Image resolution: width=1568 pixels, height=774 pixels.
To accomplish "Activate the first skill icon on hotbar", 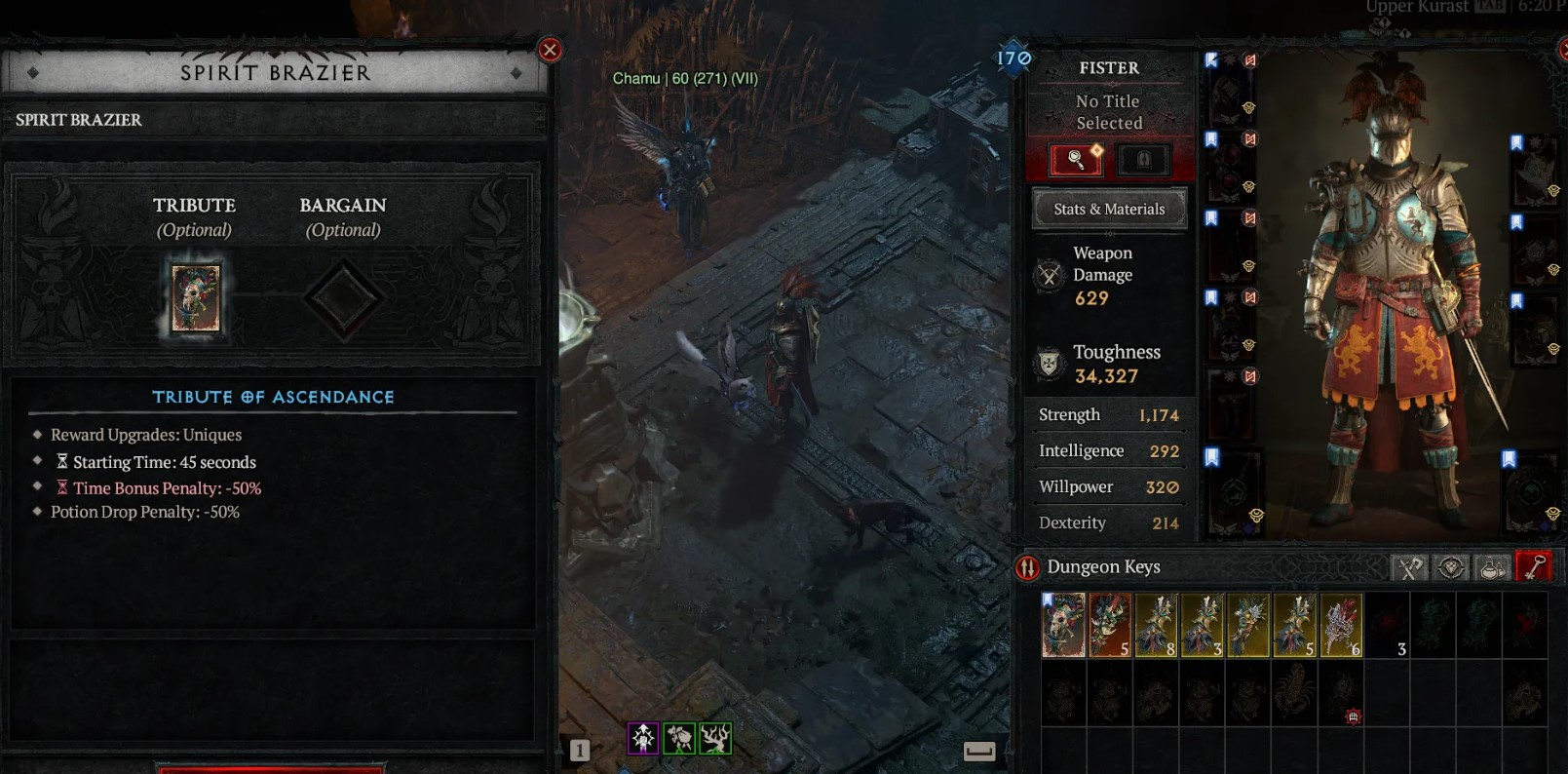I will pos(643,738).
